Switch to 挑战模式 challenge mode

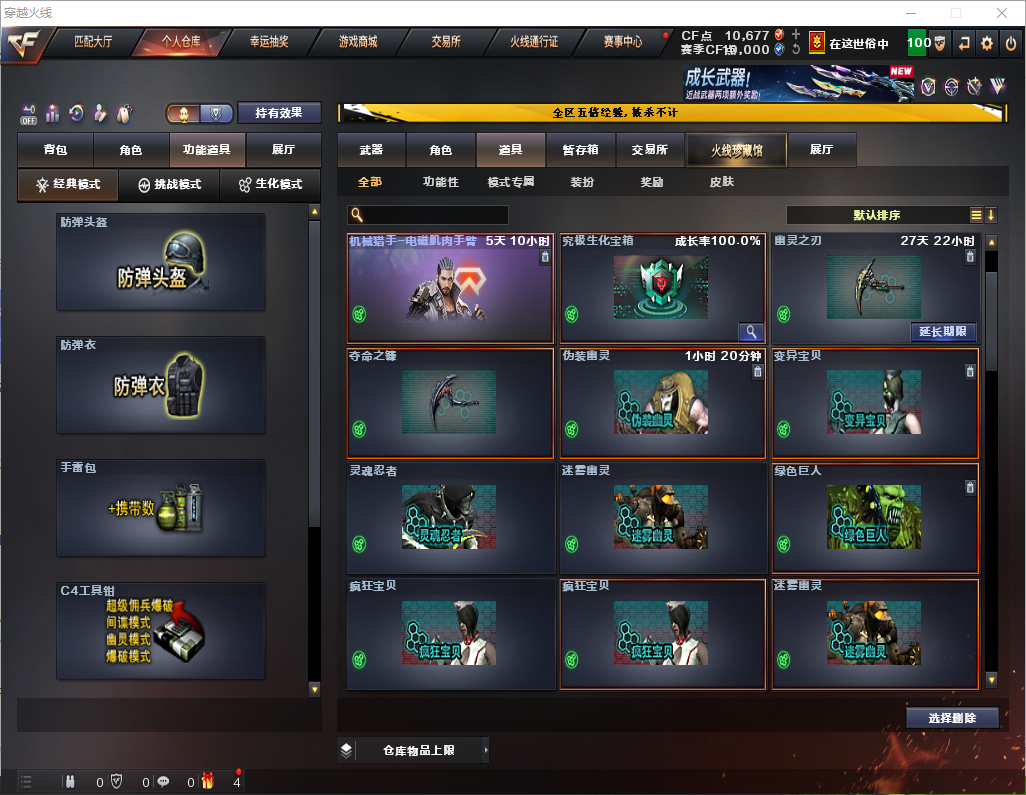click(169, 185)
